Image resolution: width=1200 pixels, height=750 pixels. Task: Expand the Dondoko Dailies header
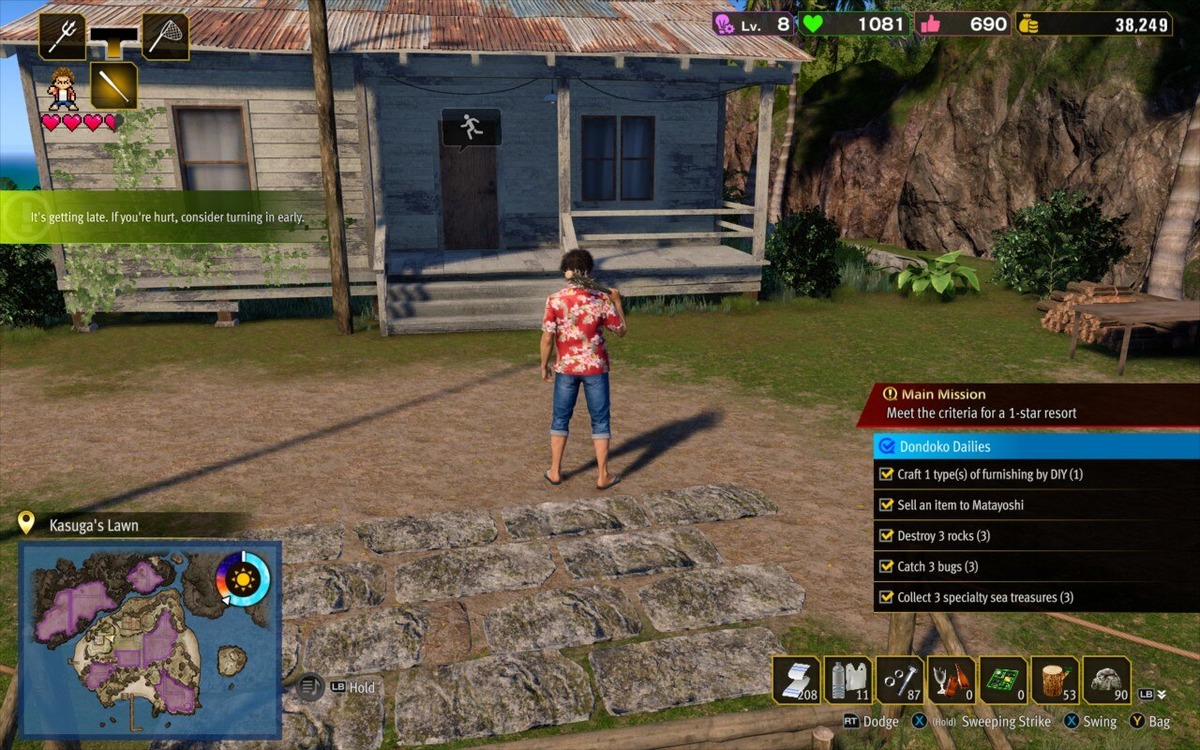[1036, 446]
